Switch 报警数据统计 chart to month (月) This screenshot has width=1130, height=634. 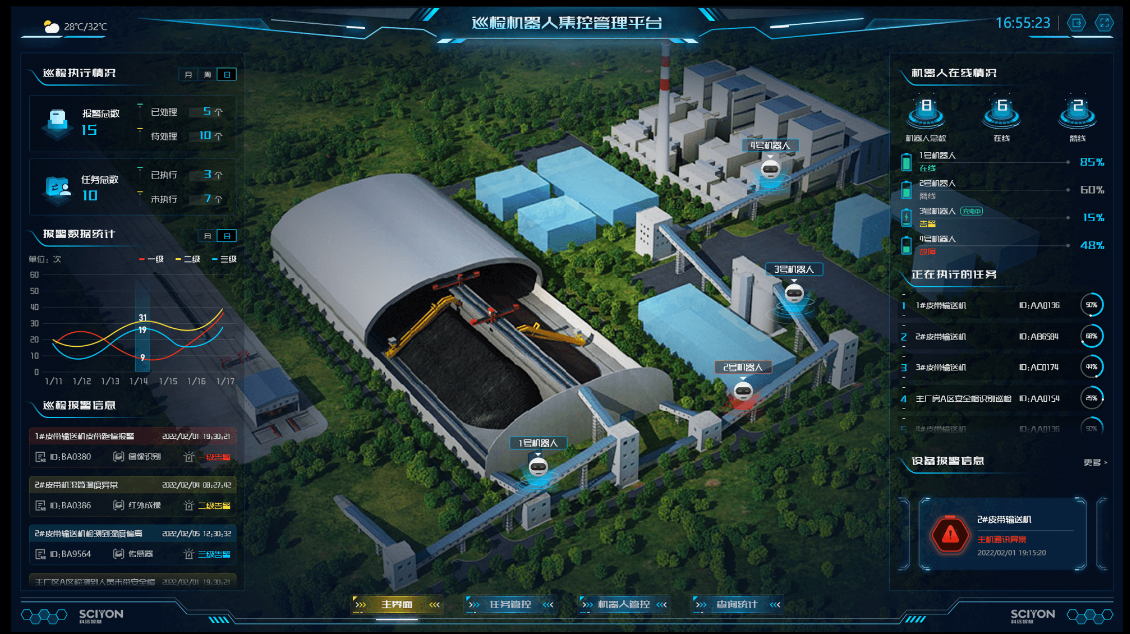click(207, 236)
